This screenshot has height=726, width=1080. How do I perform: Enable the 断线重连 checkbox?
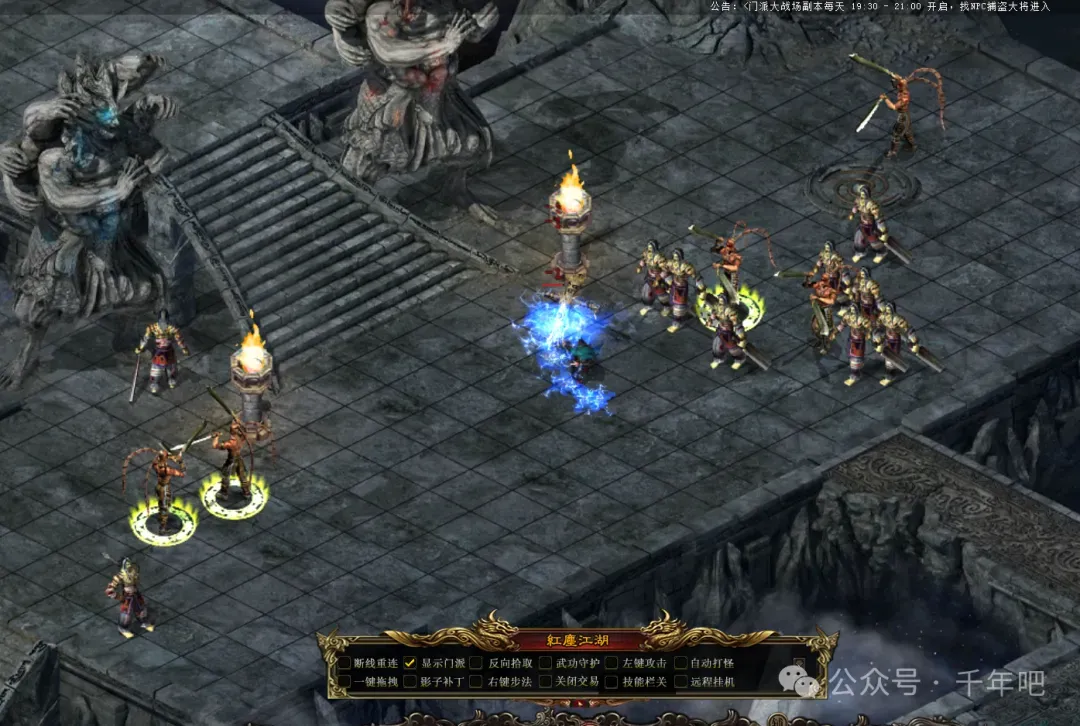coord(345,662)
